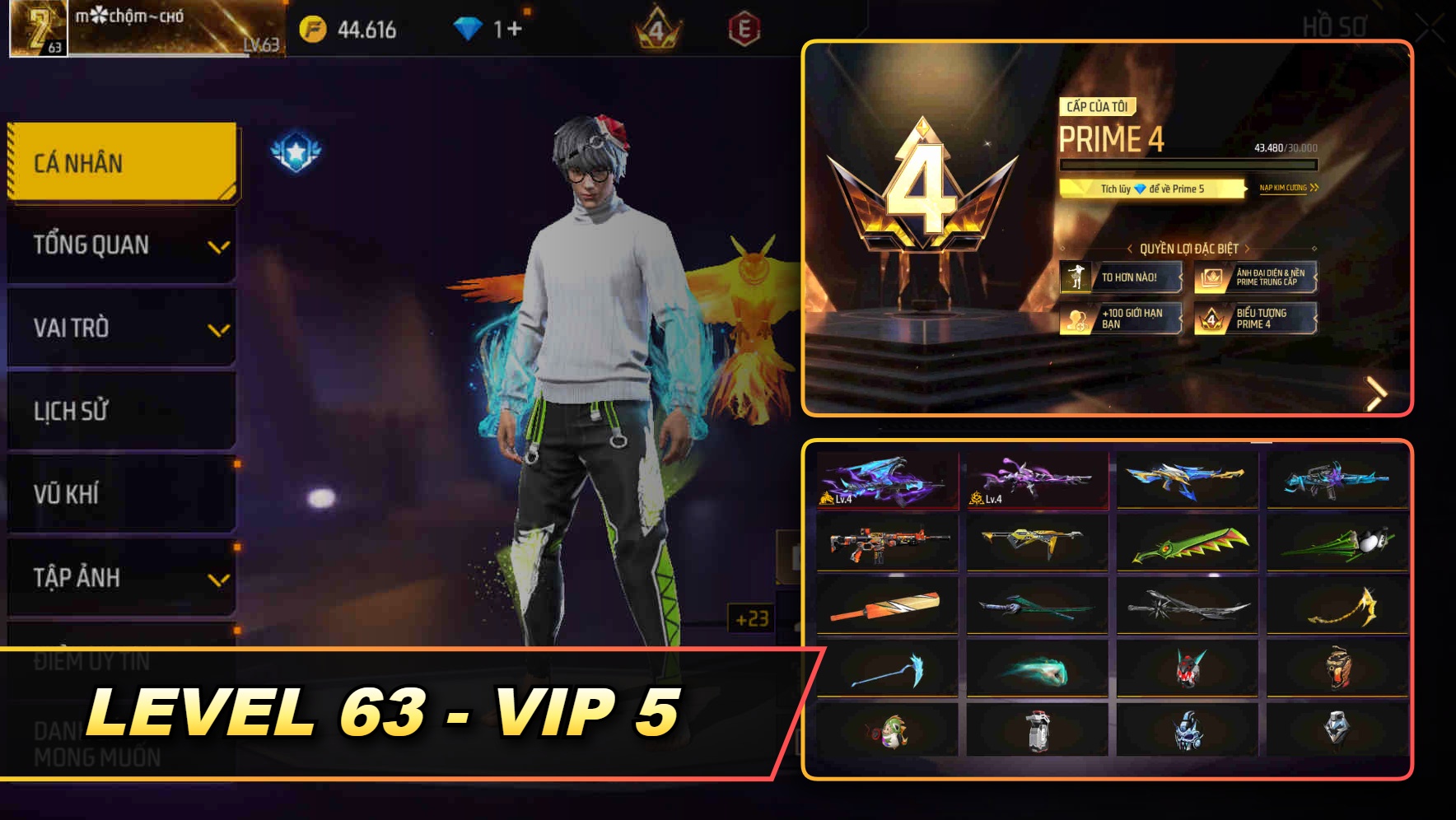Expand the TẬP ẢNH section
This screenshot has height=820, width=1456.
click(120, 578)
